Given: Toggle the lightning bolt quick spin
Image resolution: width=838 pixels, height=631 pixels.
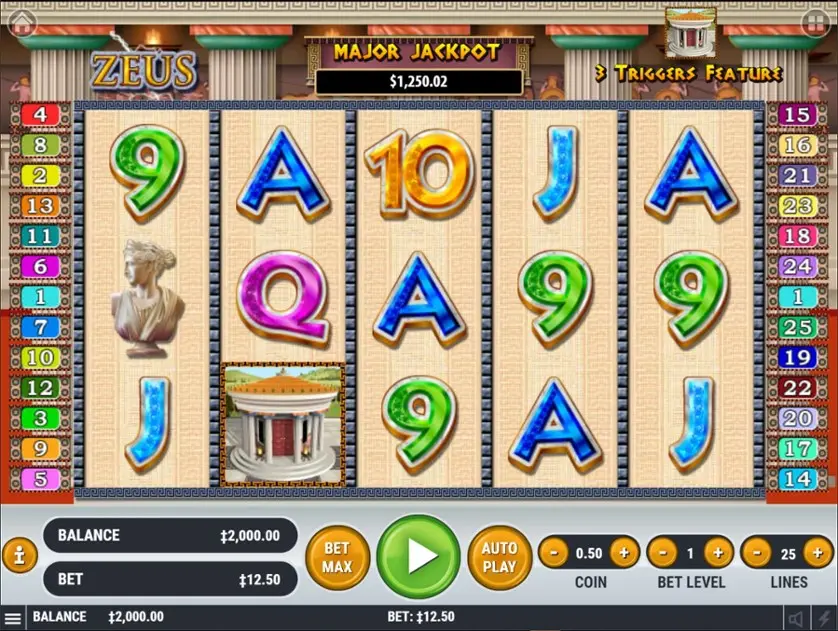Looking at the screenshot, I should 823,618.
